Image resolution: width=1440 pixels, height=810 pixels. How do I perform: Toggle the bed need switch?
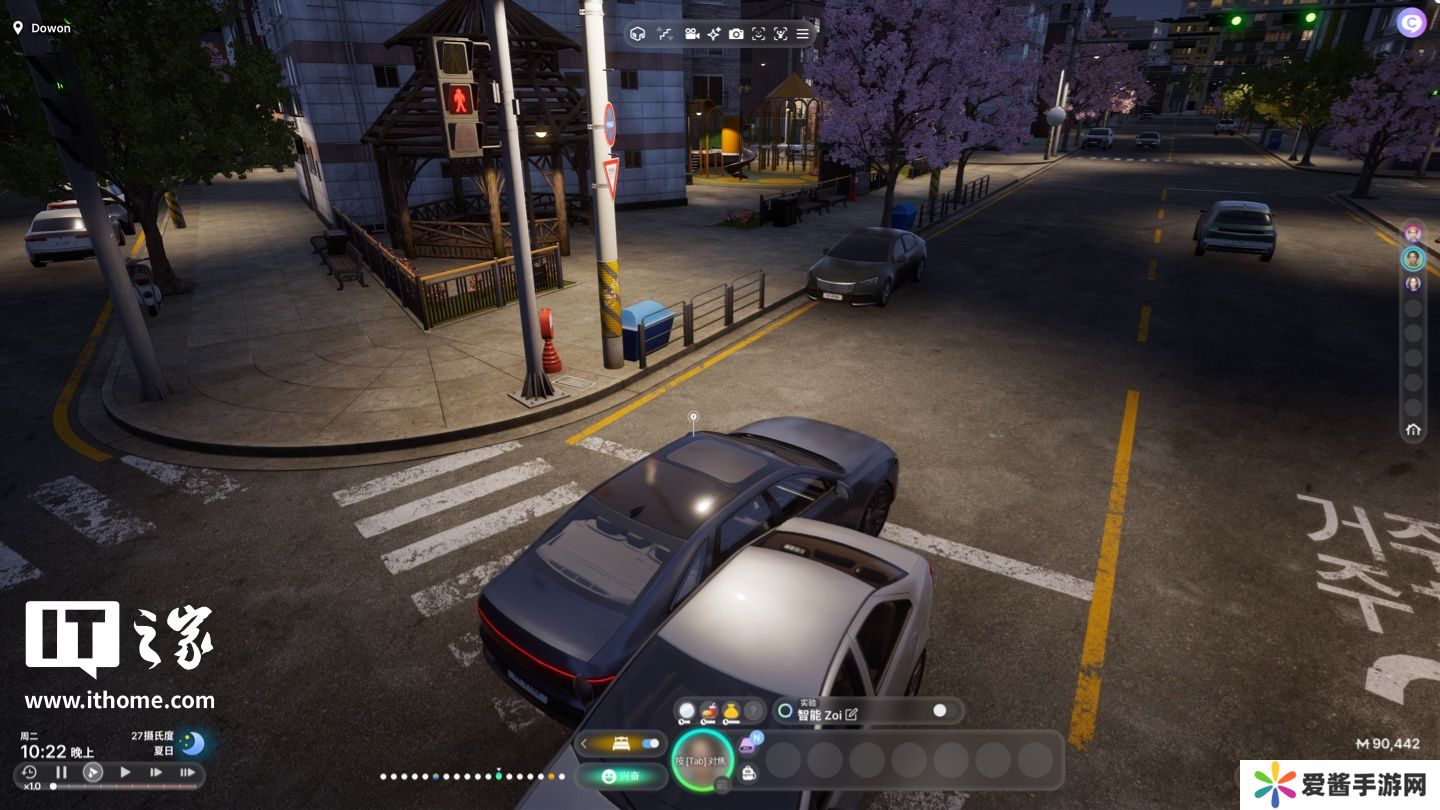[x=651, y=743]
